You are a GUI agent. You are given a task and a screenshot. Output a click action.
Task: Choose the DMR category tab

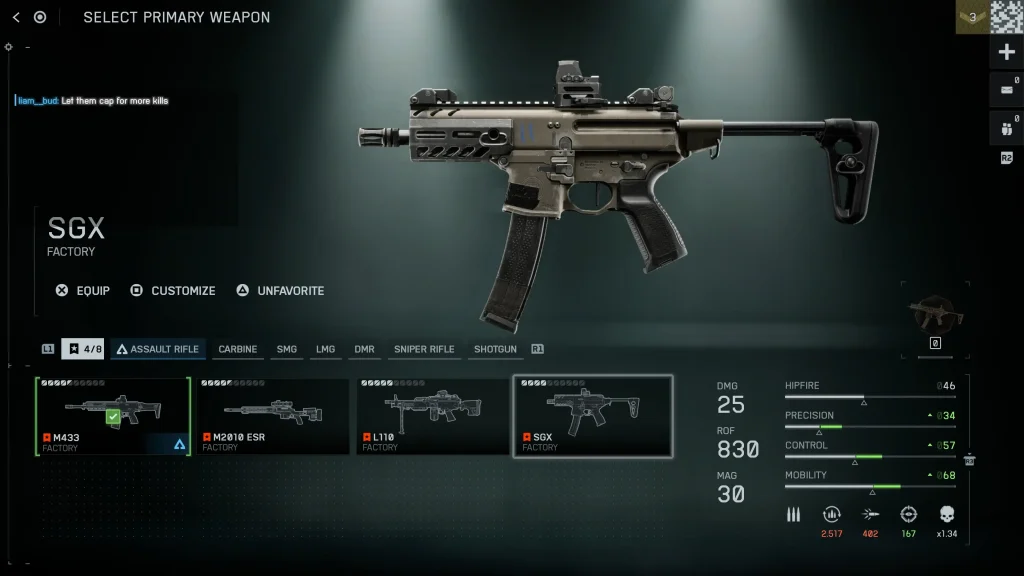coord(364,349)
